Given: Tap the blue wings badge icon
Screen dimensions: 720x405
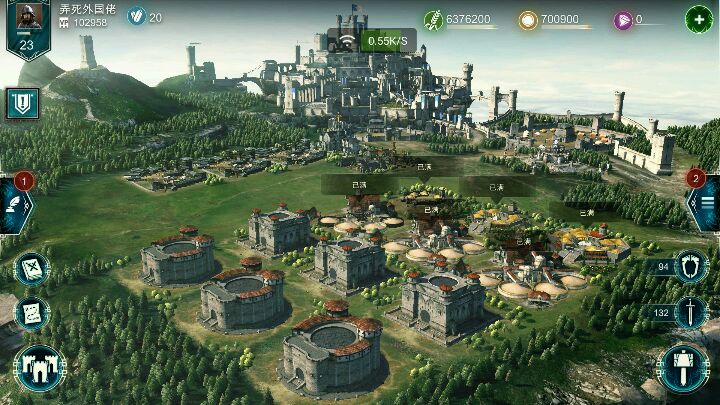Looking at the screenshot, I should point(137,17).
